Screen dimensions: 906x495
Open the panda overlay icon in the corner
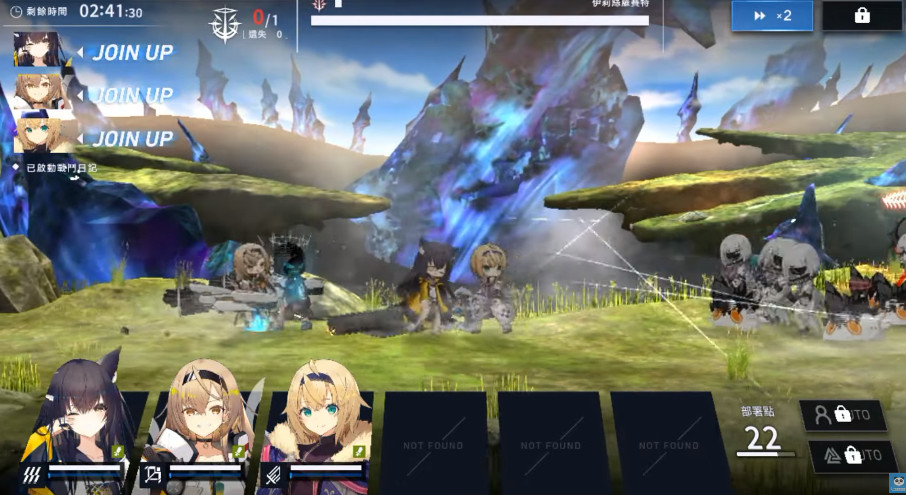pyautogui.click(x=896, y=485)
